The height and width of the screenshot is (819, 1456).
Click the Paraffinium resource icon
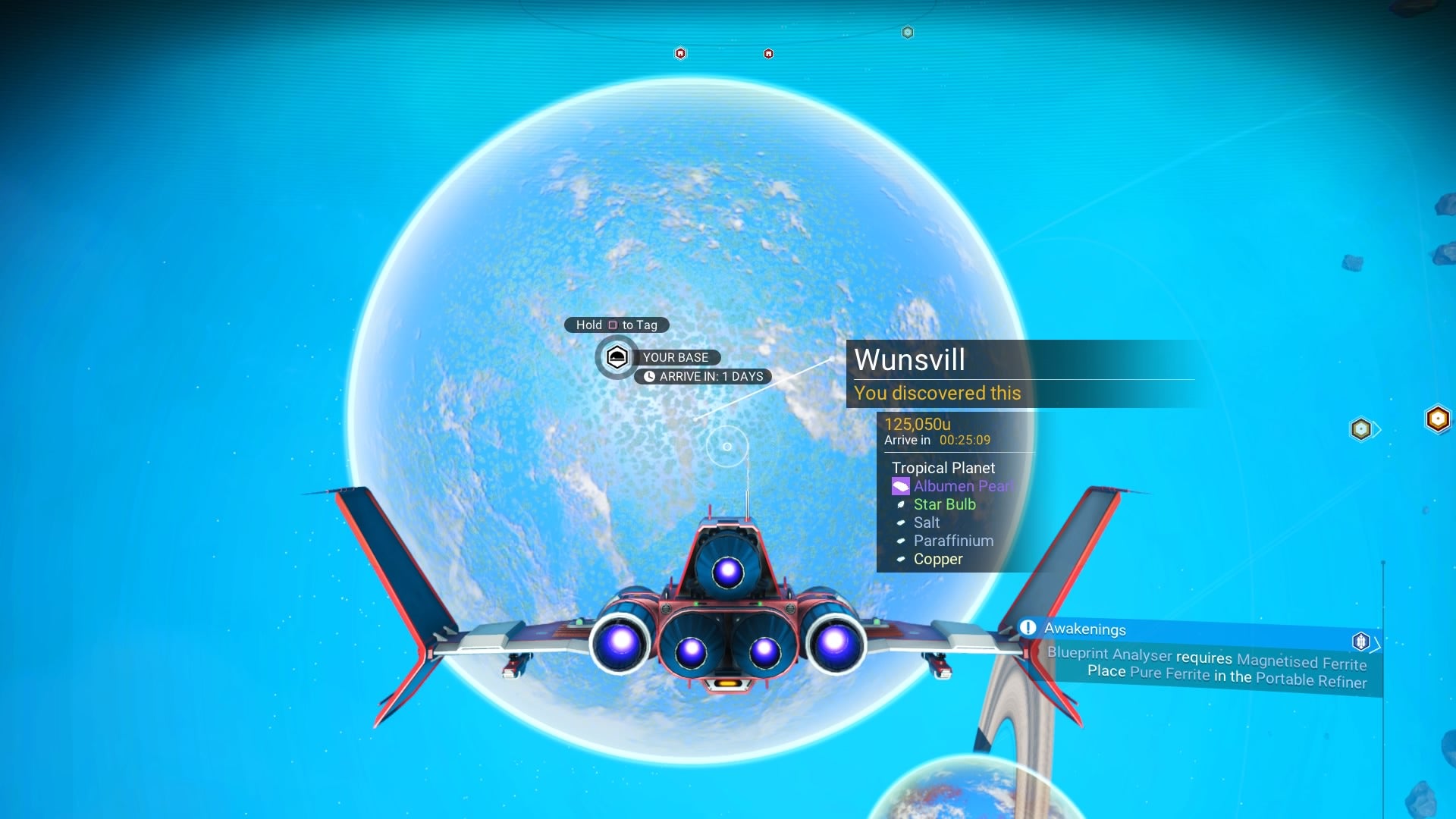(899, 541)
